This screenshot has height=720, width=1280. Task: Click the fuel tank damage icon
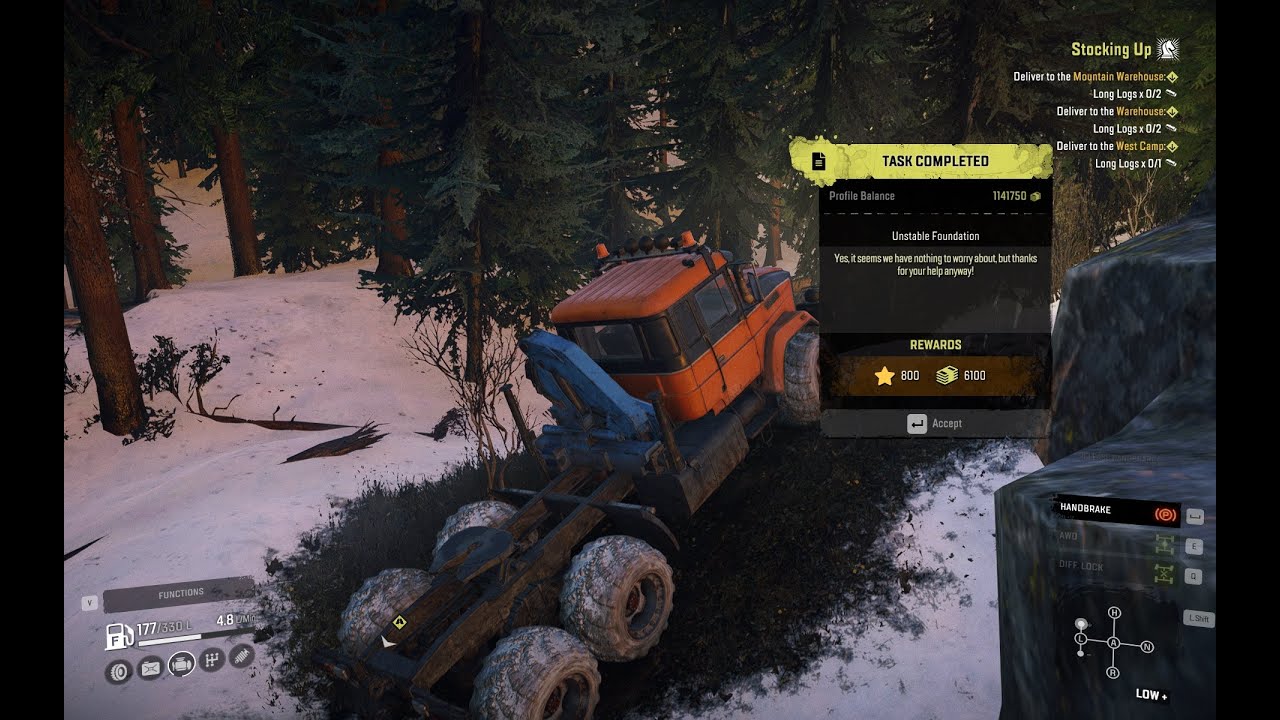point(150,667)
